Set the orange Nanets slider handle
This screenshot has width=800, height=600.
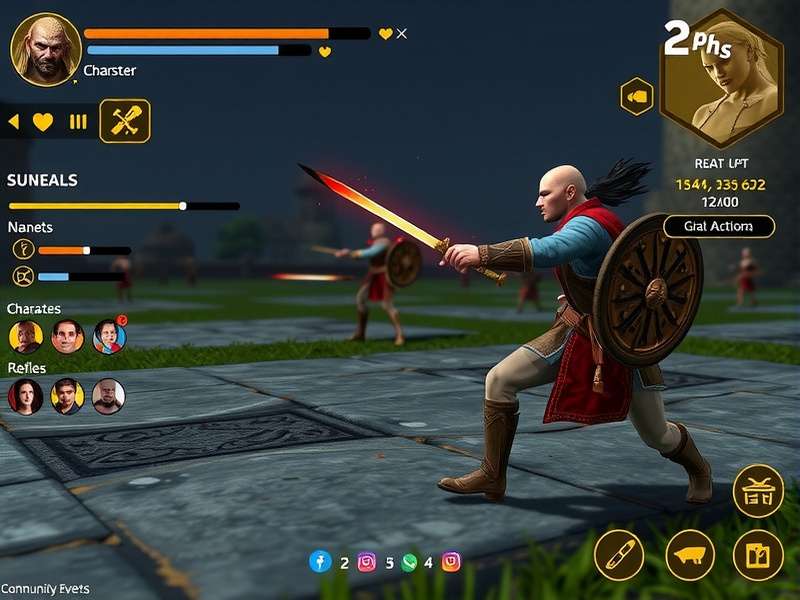coord(87,250)
